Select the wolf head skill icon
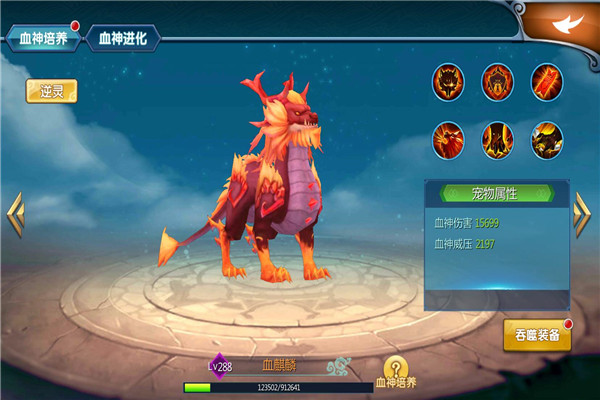 448,82
